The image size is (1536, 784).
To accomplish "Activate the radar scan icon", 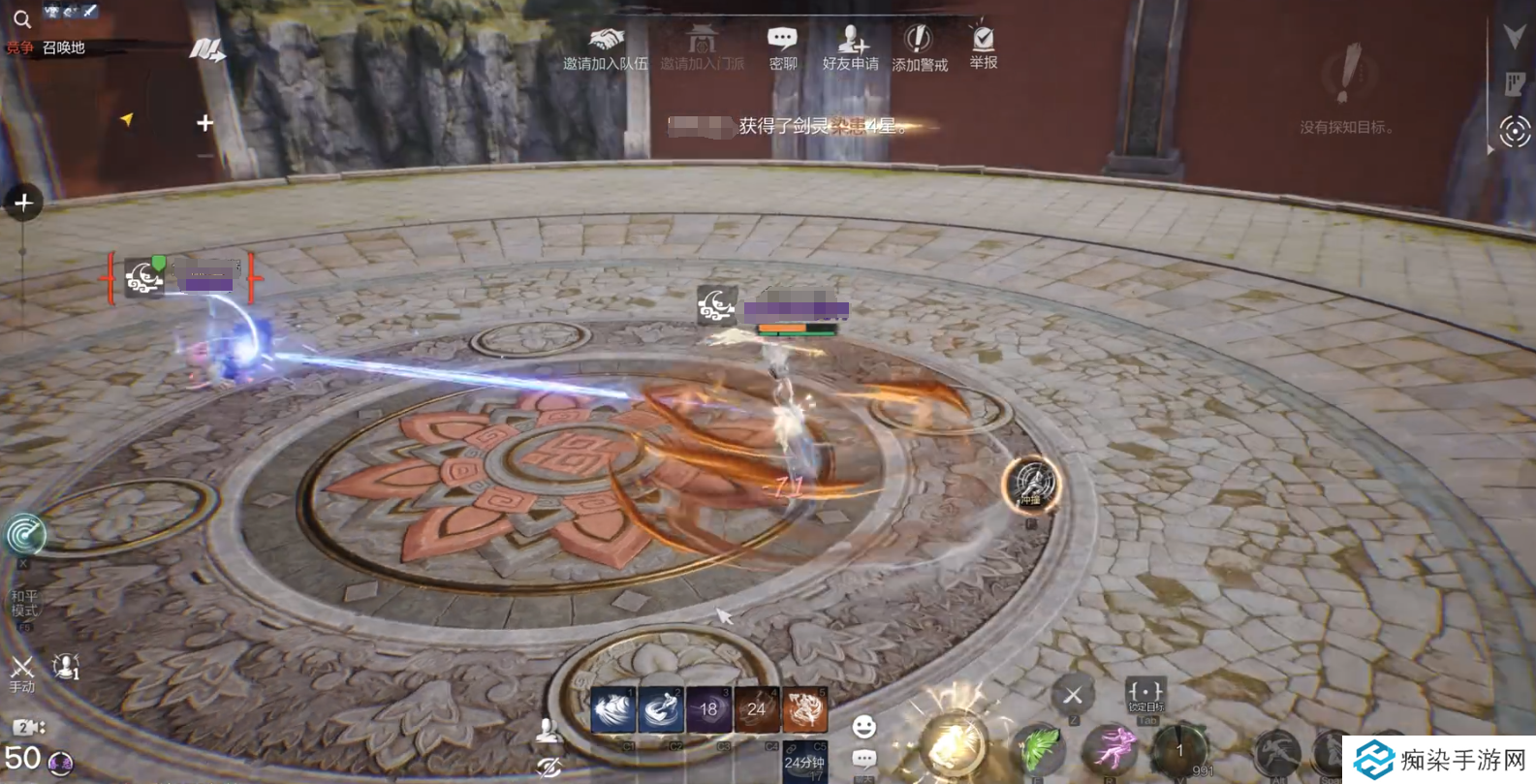I will tap(25, 535).
